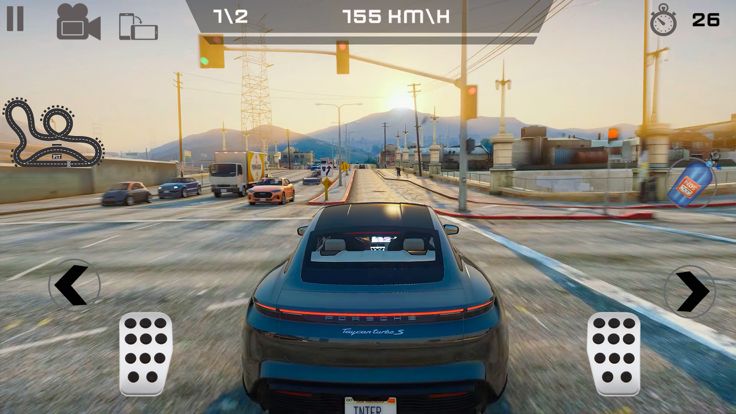736x414 pixels.
Task: Switch camera view using the camcorder icon
Action: (78, 22)
